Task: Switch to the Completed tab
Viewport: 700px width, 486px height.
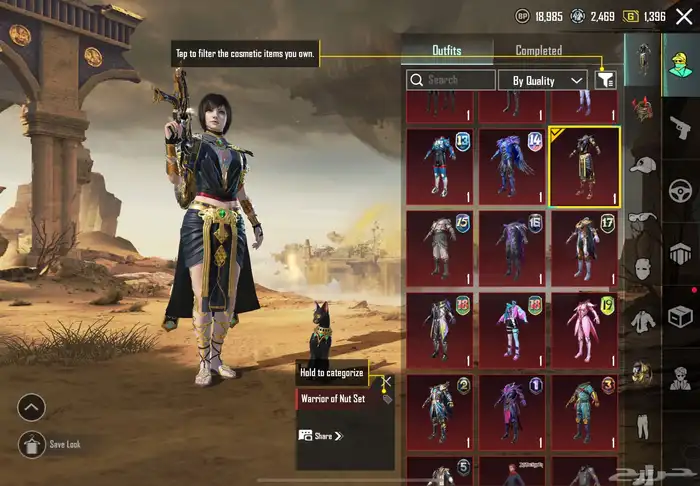Action: [538, 50]
